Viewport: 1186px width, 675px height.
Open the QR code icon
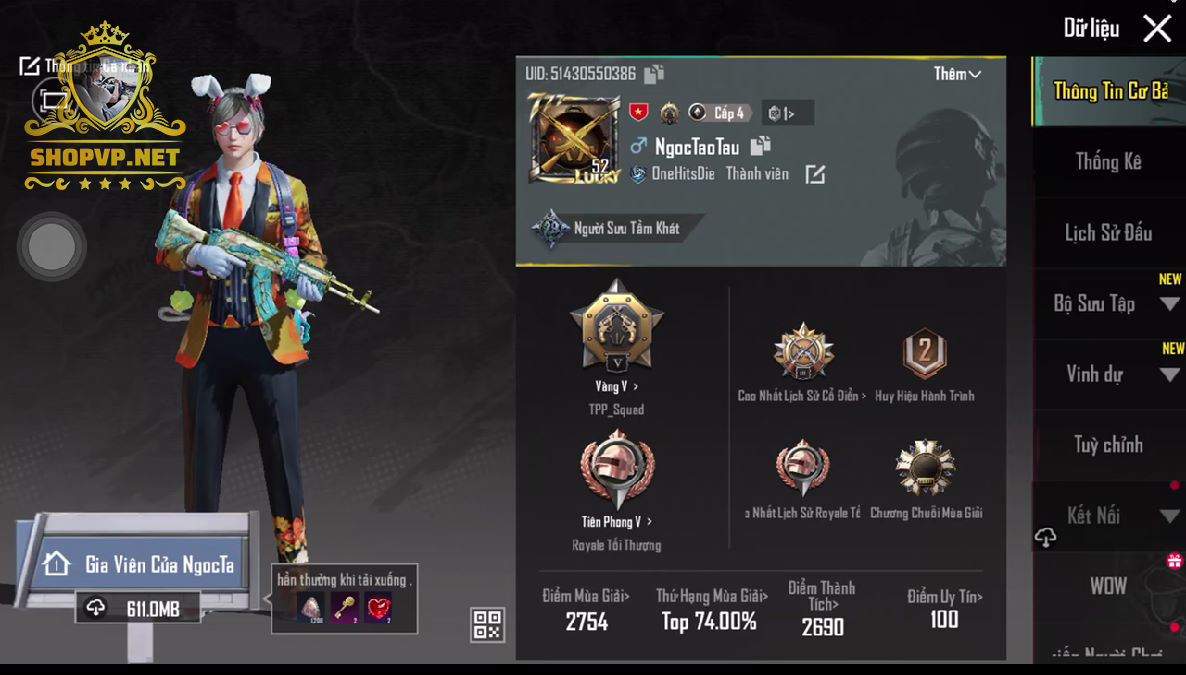[487, 625]
